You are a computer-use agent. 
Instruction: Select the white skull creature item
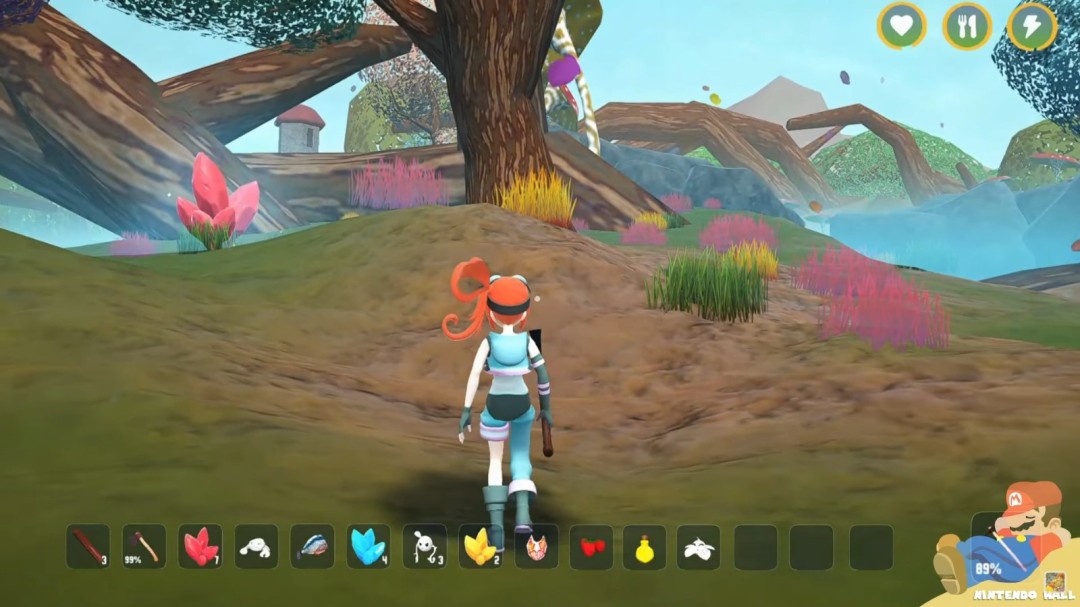pos(424,547)
